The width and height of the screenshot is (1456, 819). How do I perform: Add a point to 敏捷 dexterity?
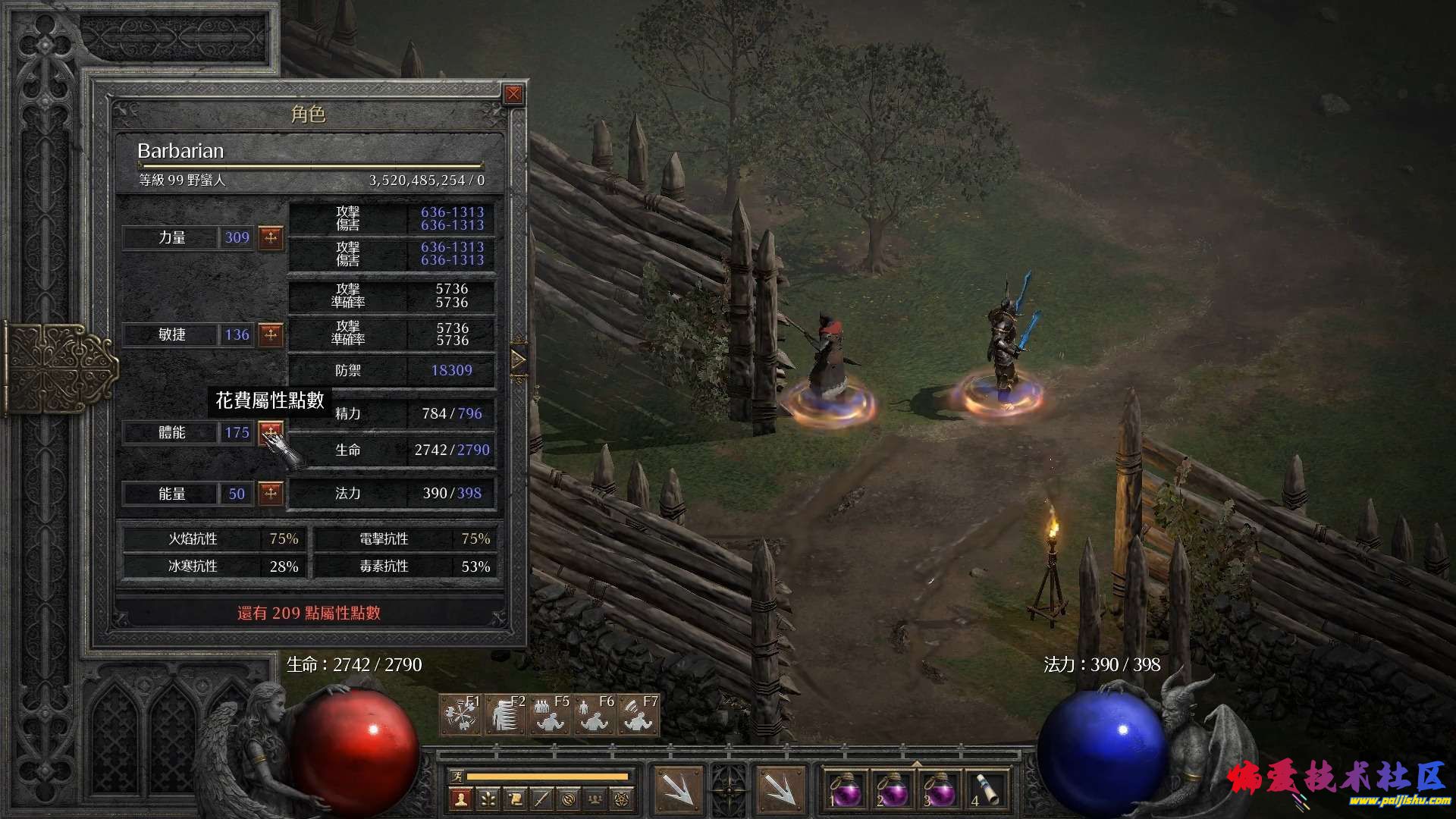[x=271, y=334]
